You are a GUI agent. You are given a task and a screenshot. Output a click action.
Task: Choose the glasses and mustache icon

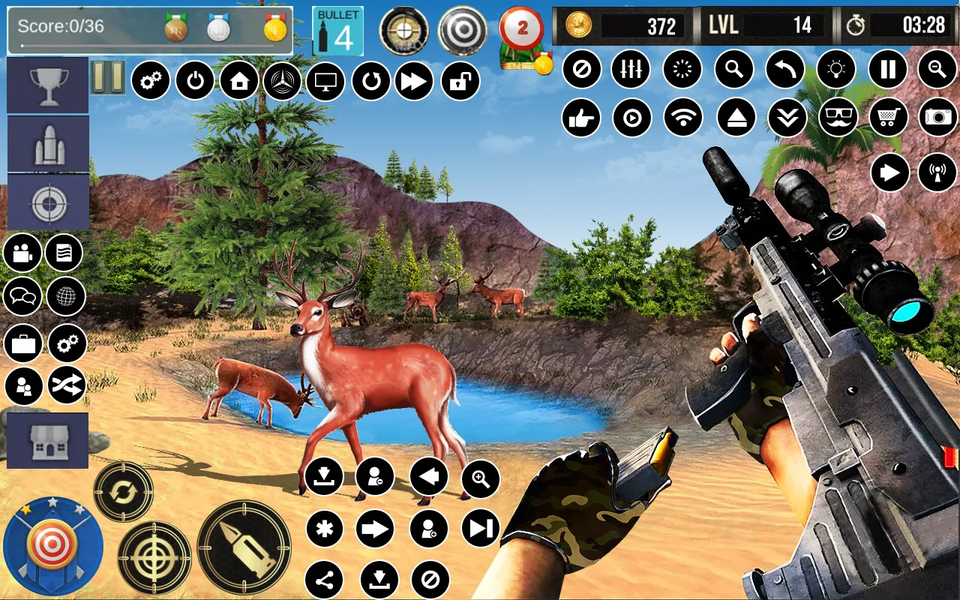click(x=838, y=118)
